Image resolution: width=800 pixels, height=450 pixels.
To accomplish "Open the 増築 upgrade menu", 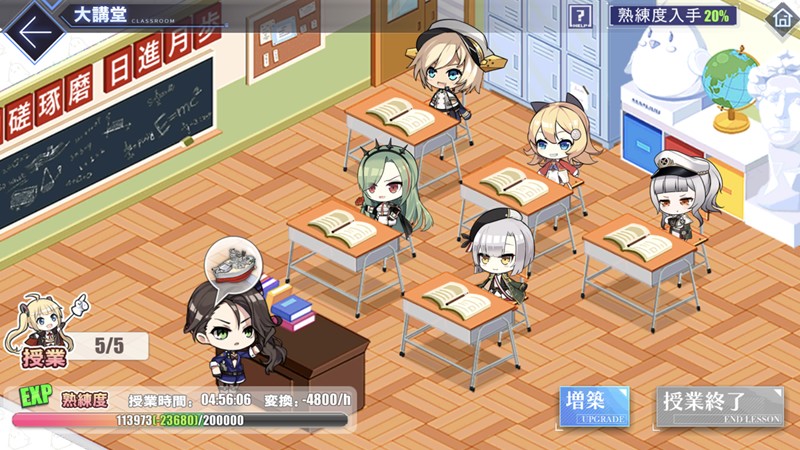I will (594, 407).
